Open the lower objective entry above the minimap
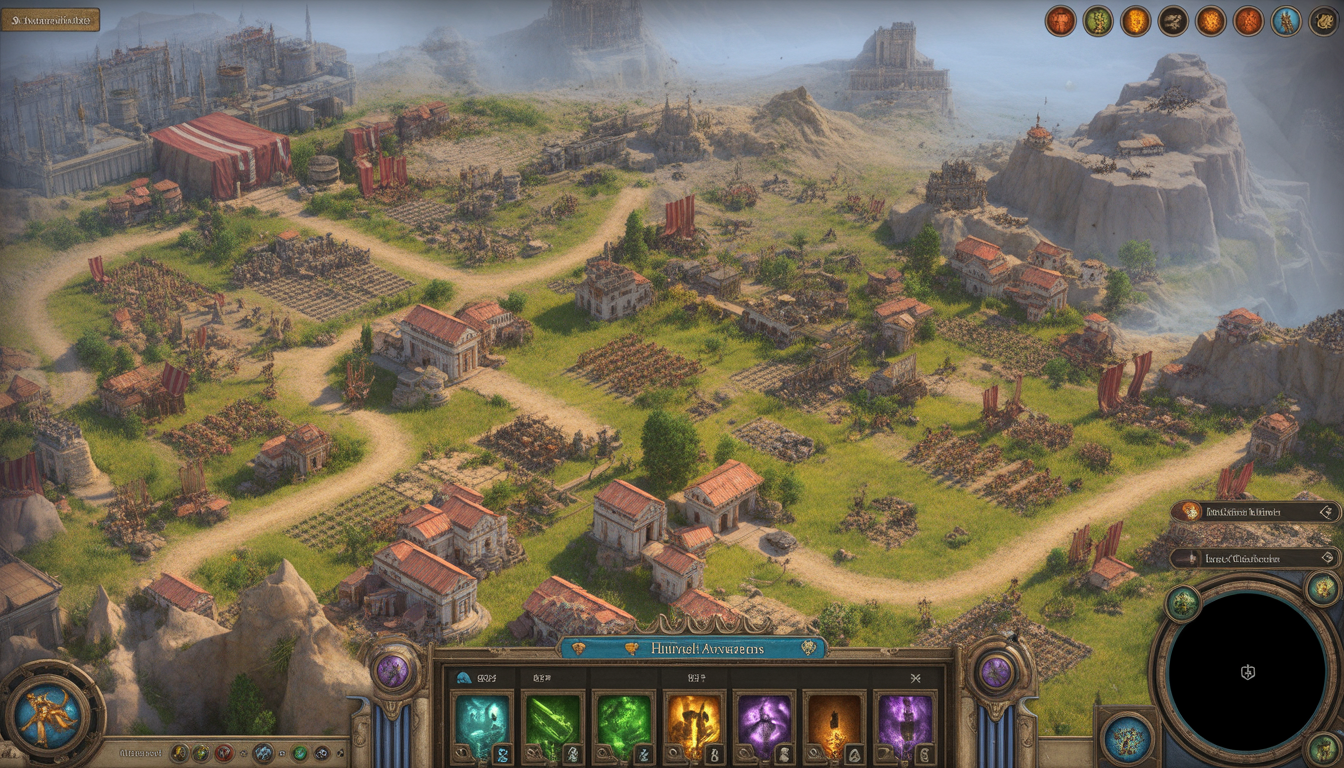Image resolution: width=1344 pixels, height=768 pixels. tap(1255, 558)
